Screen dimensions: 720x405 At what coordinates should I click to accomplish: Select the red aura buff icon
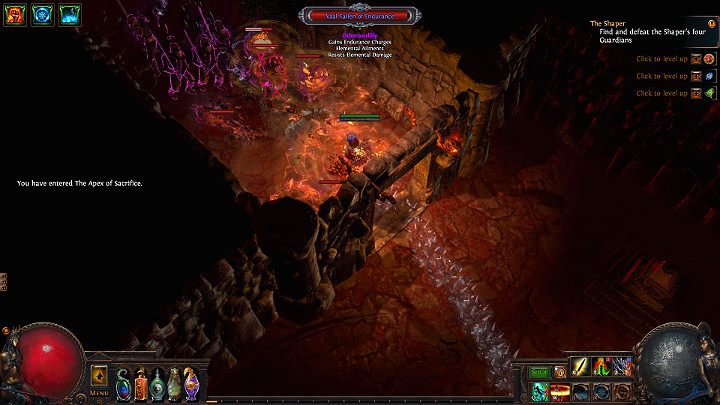click(15, 14)
